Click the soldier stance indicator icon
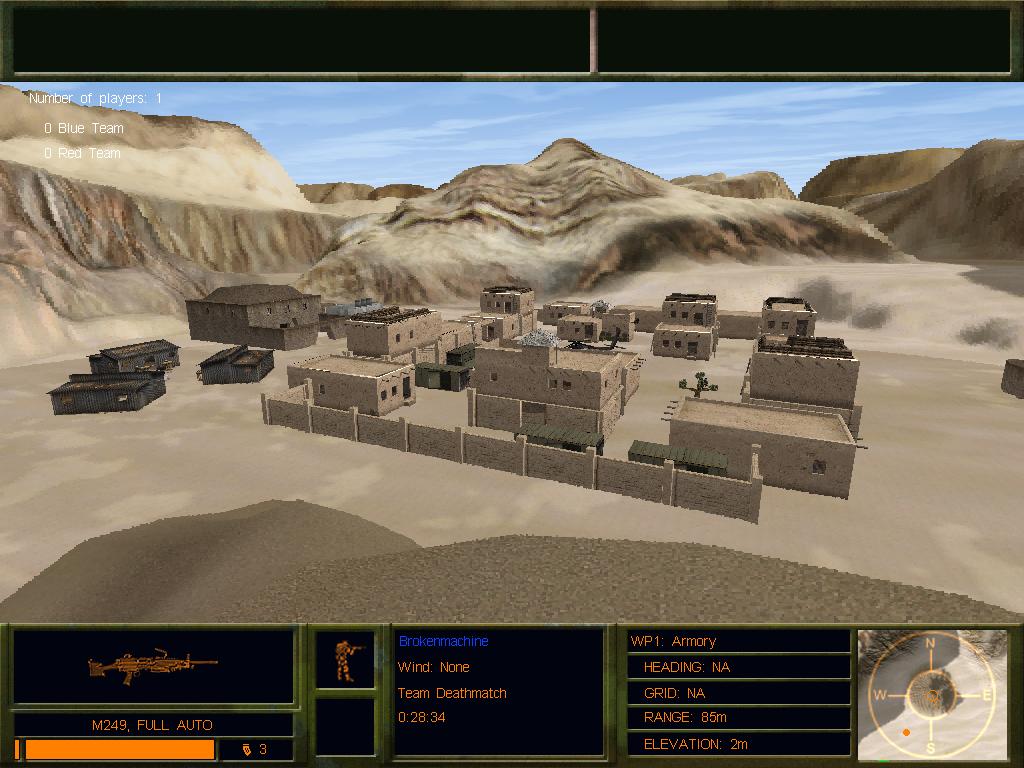 (x=346, y=659)
